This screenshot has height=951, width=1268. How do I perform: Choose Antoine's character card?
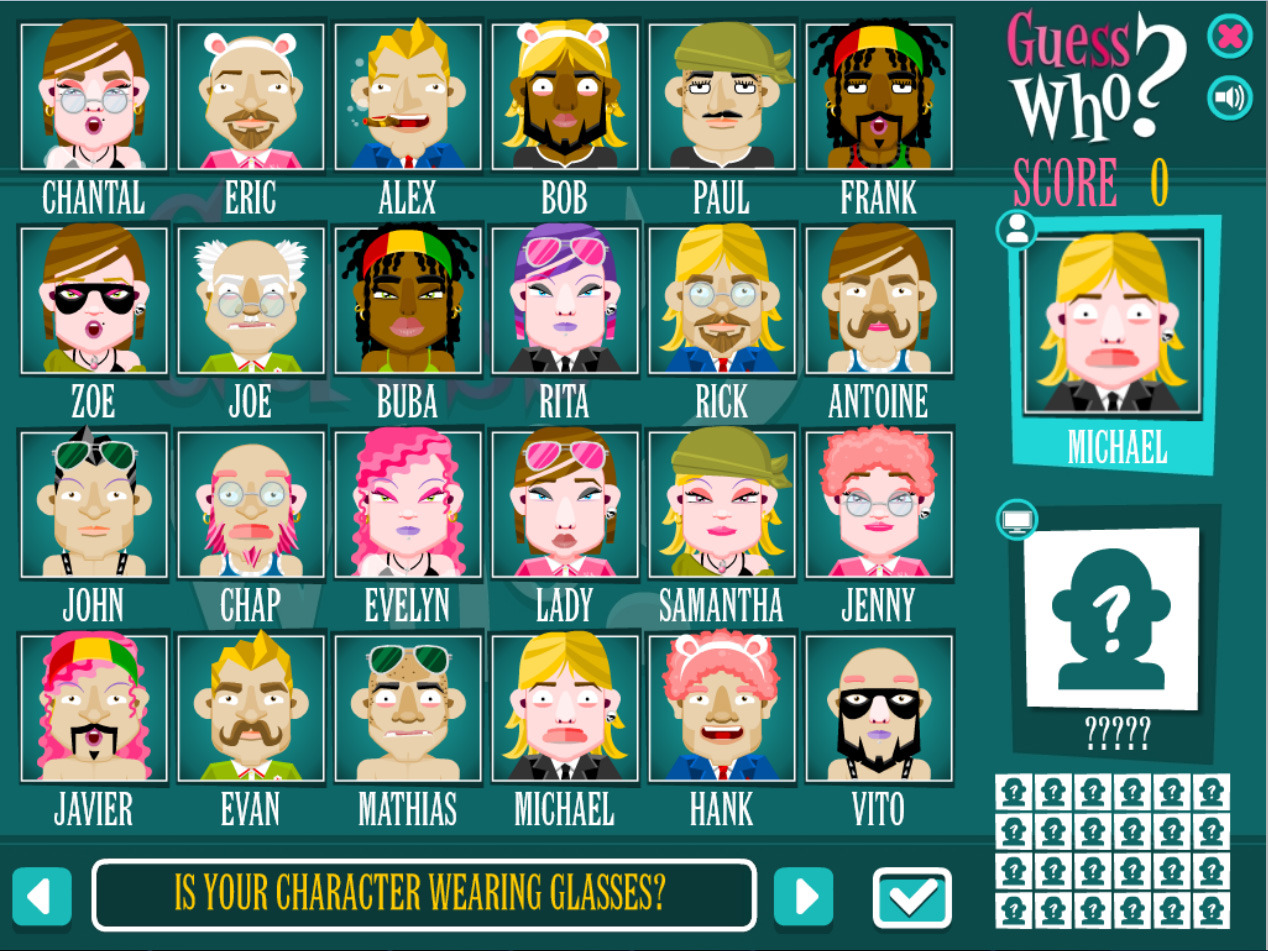(878, 302)
